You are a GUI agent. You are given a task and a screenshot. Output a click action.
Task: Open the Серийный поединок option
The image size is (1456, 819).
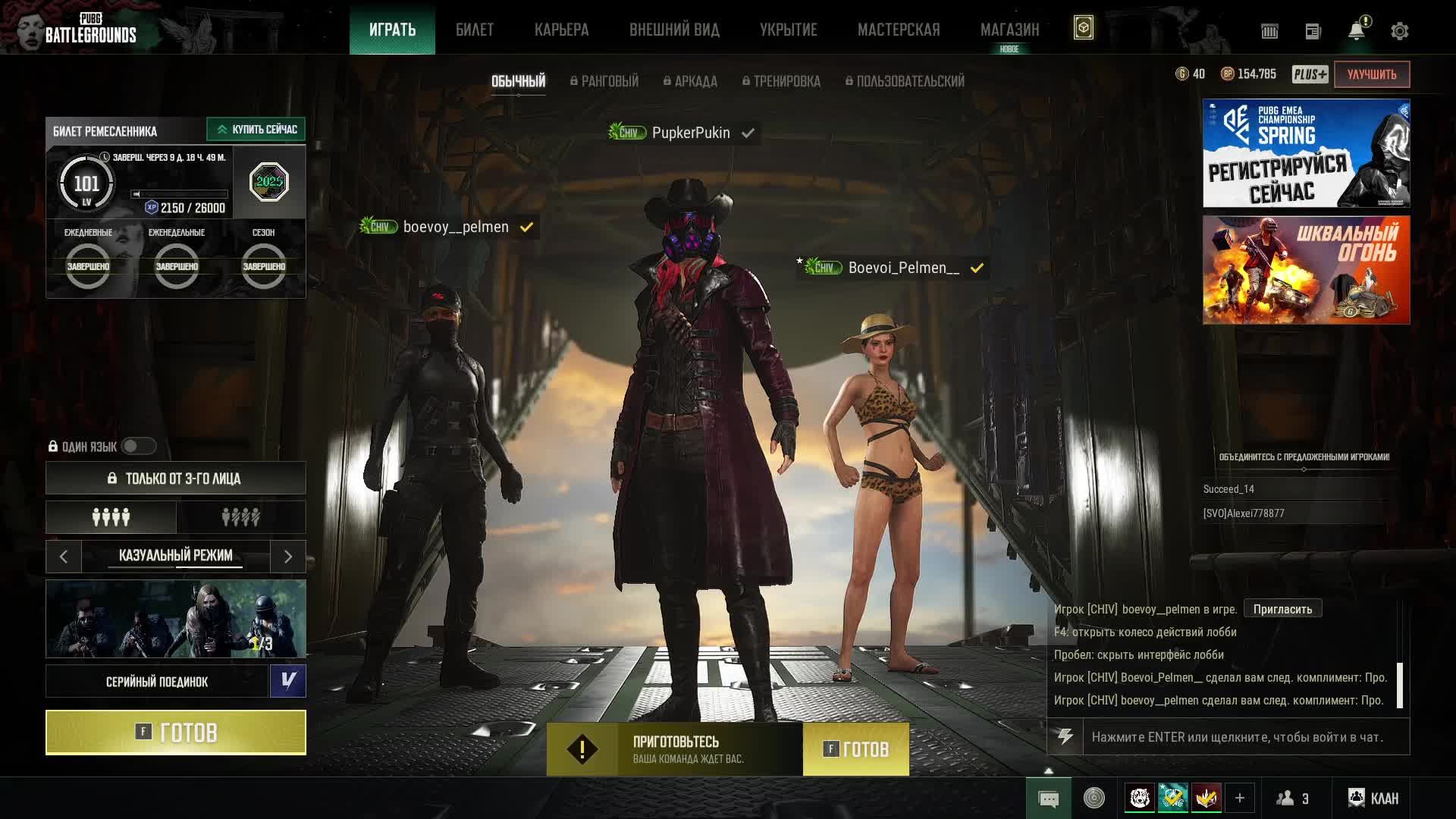(157, 682)
